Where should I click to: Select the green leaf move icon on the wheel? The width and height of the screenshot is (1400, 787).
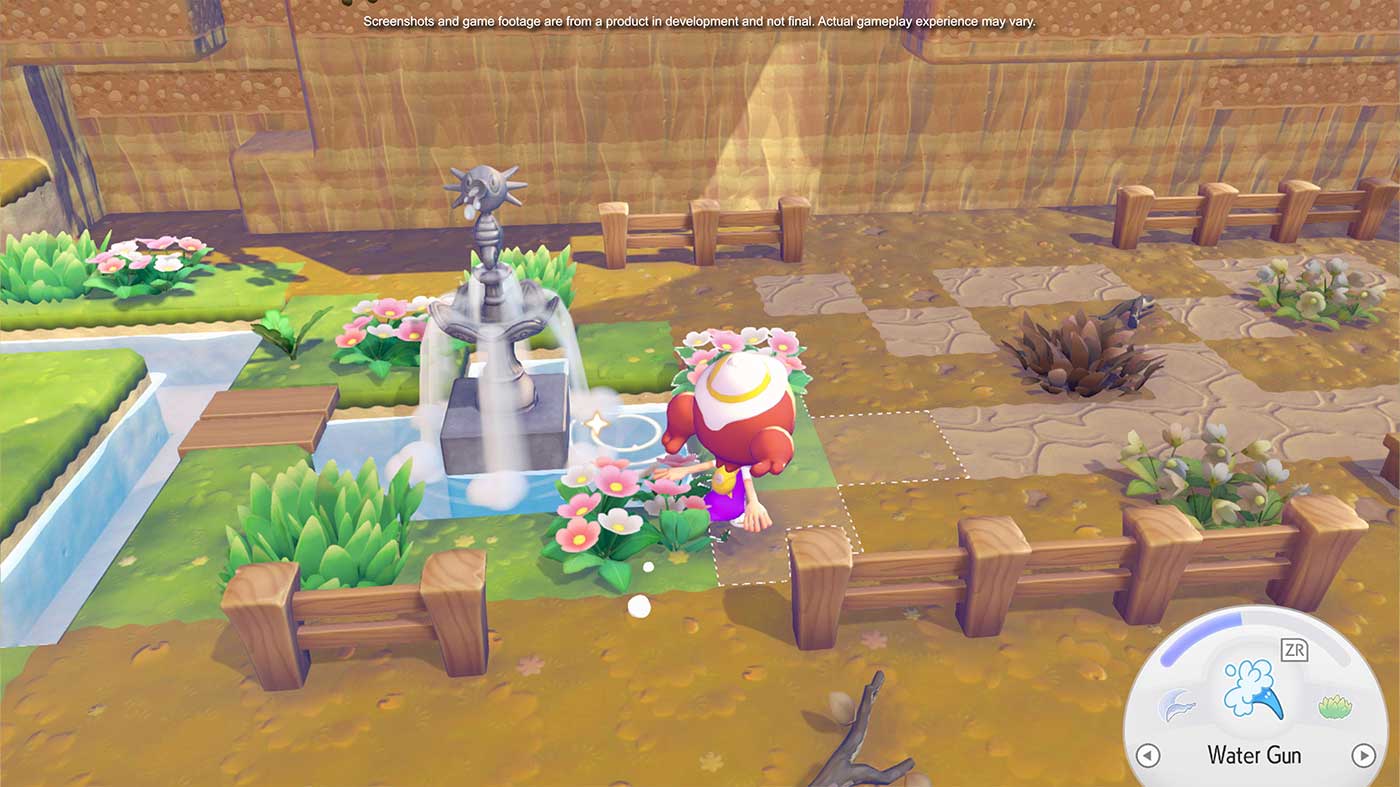[1334, 704]
